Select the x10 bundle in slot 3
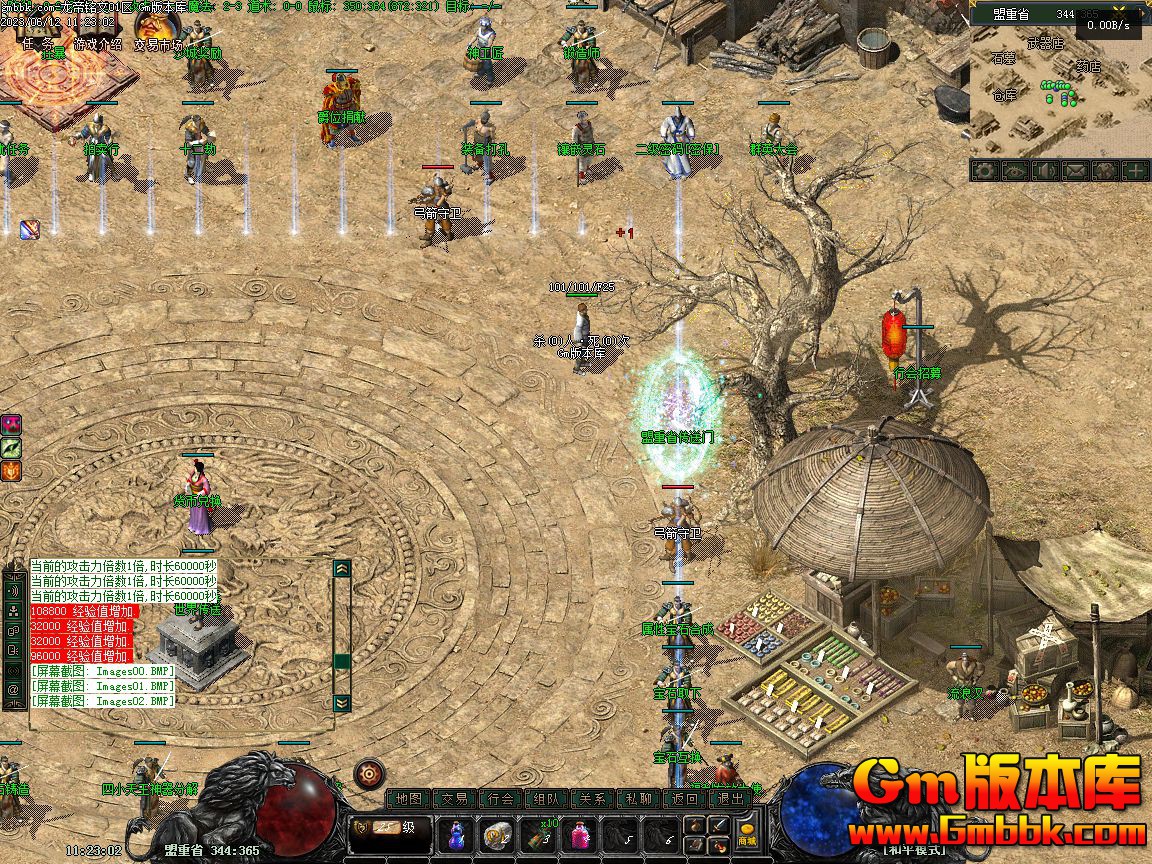 545,832
